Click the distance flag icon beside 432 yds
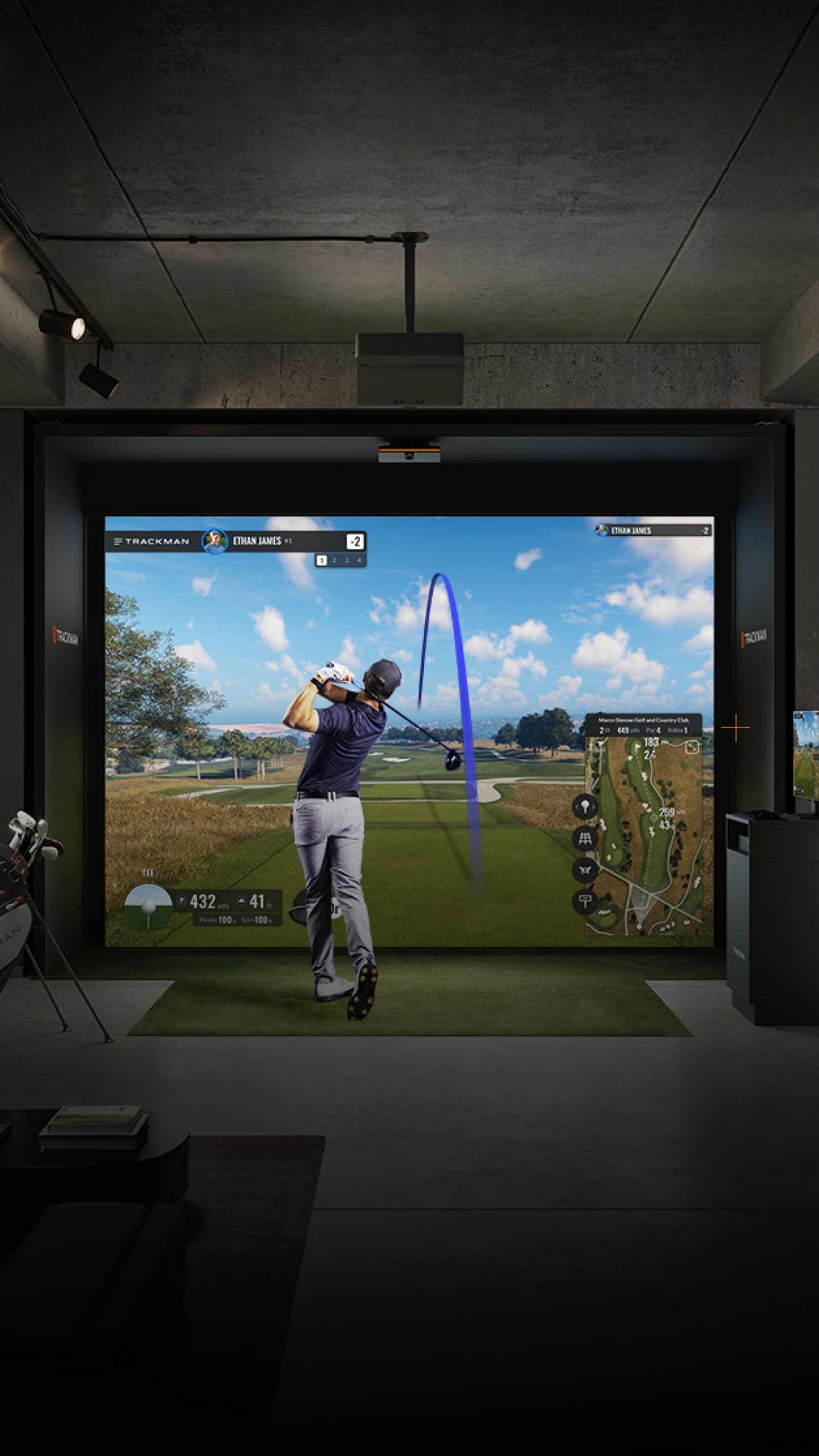The width and height of the screenshot is (819, 1456). 181,900
